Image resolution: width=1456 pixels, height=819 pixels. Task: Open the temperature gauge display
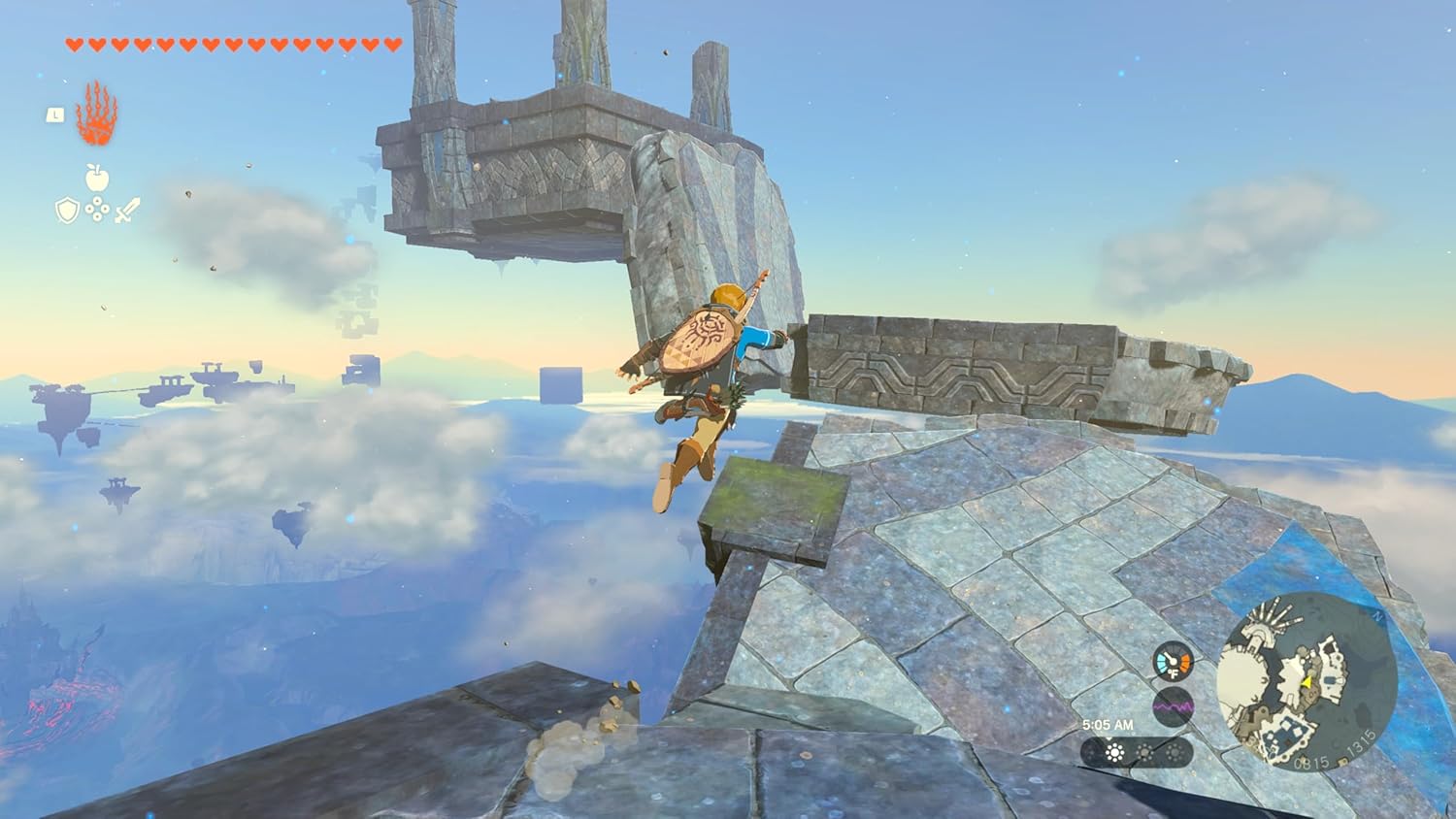[x=1173, y=661]
